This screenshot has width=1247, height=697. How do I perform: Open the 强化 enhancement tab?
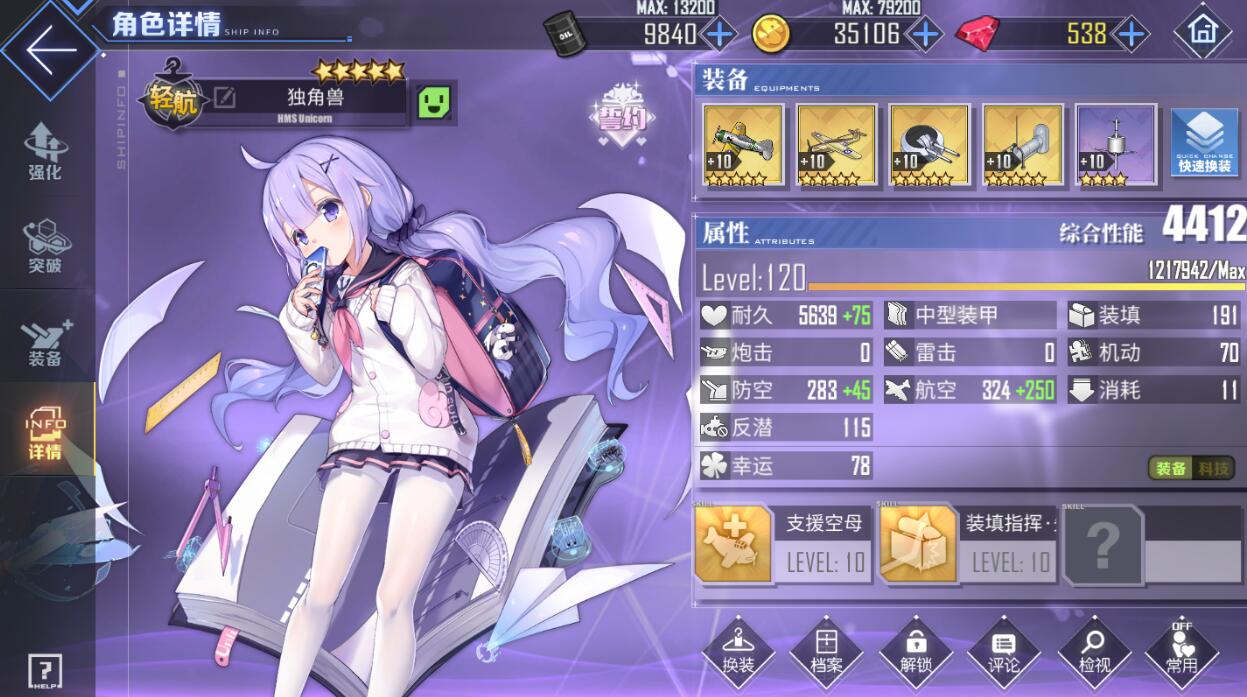click(45, 152)
